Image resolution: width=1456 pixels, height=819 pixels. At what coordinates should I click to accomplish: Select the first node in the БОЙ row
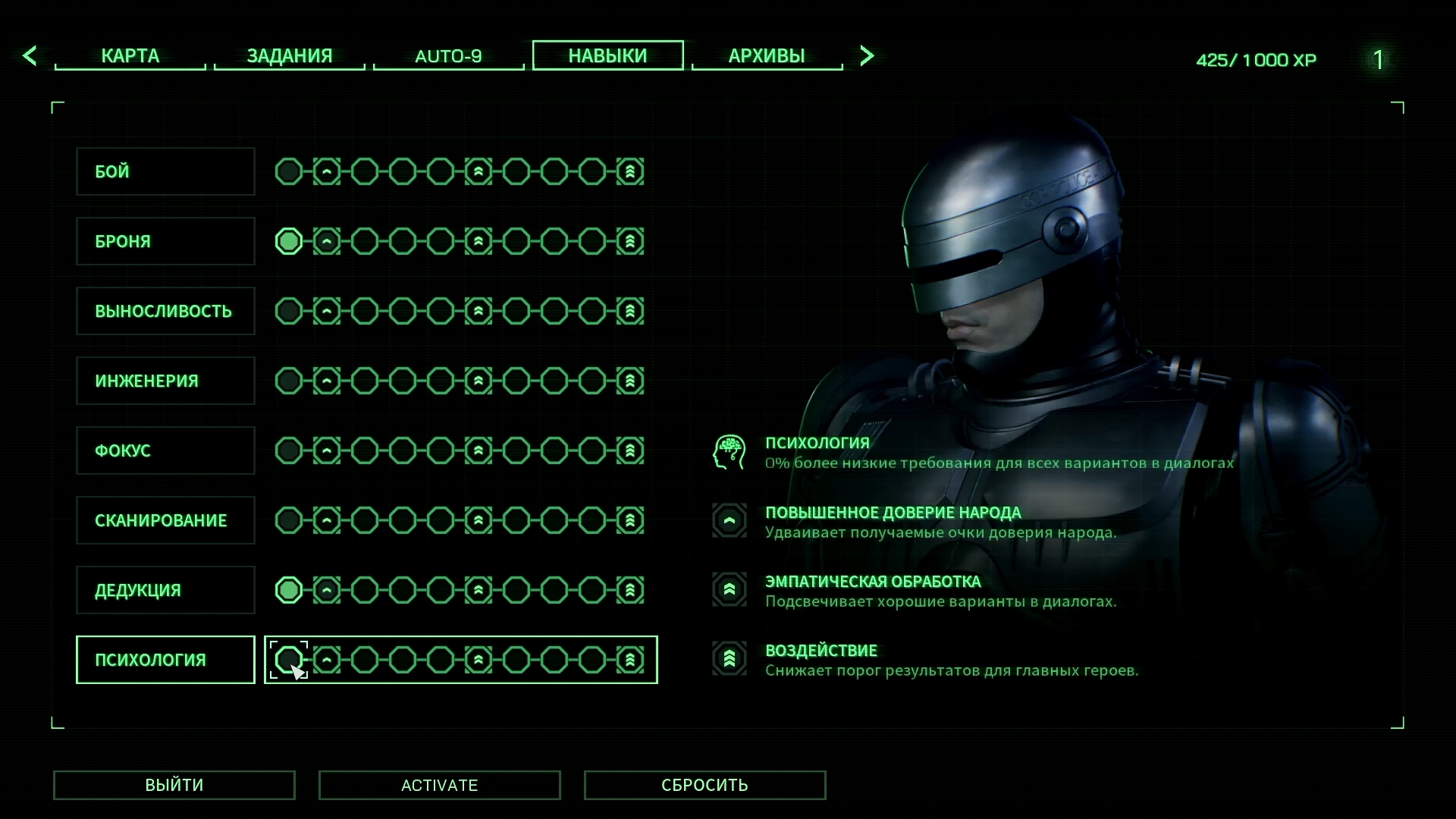click(x=289, y=171)
